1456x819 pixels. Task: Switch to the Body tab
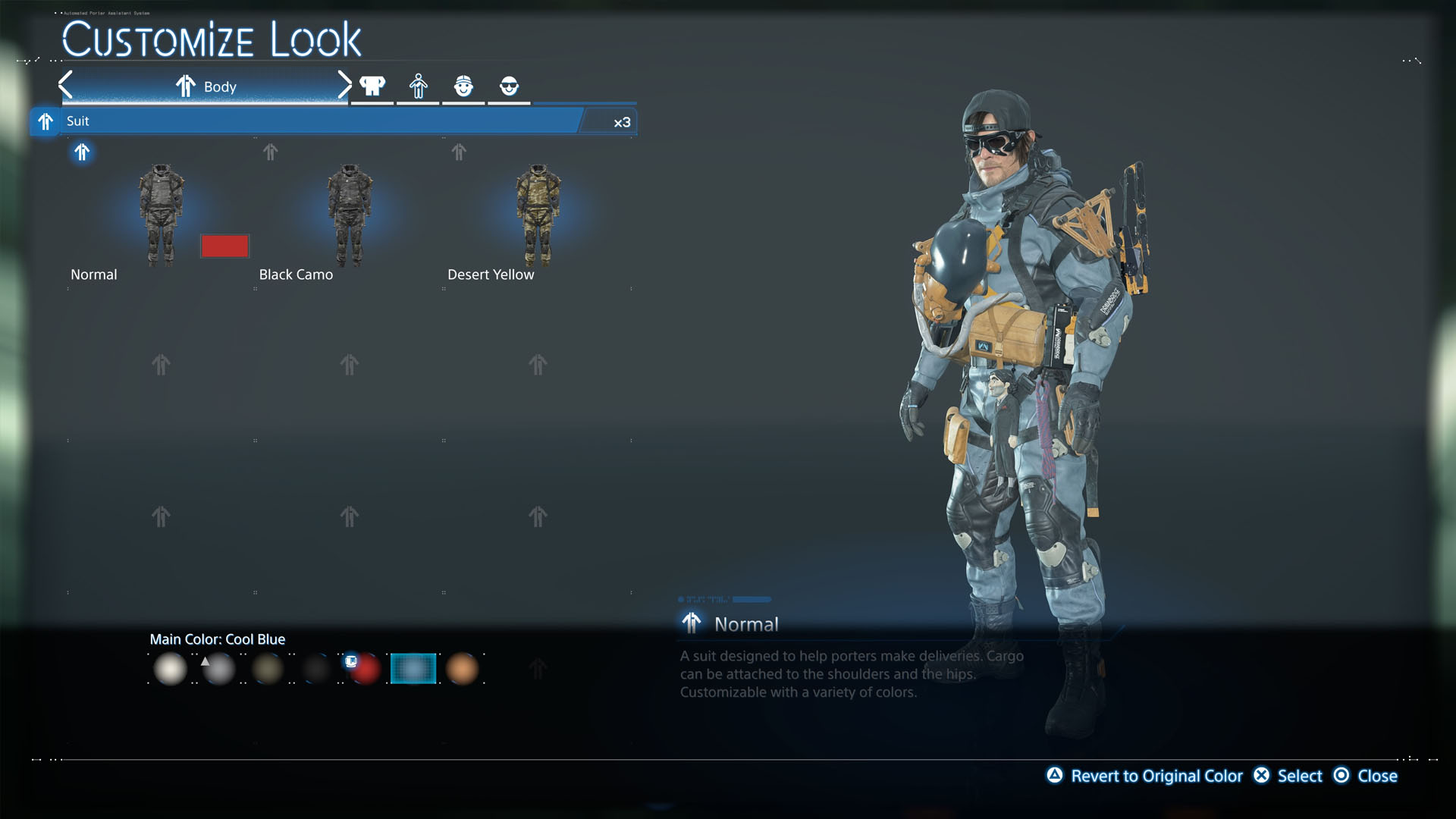point(206,86)
